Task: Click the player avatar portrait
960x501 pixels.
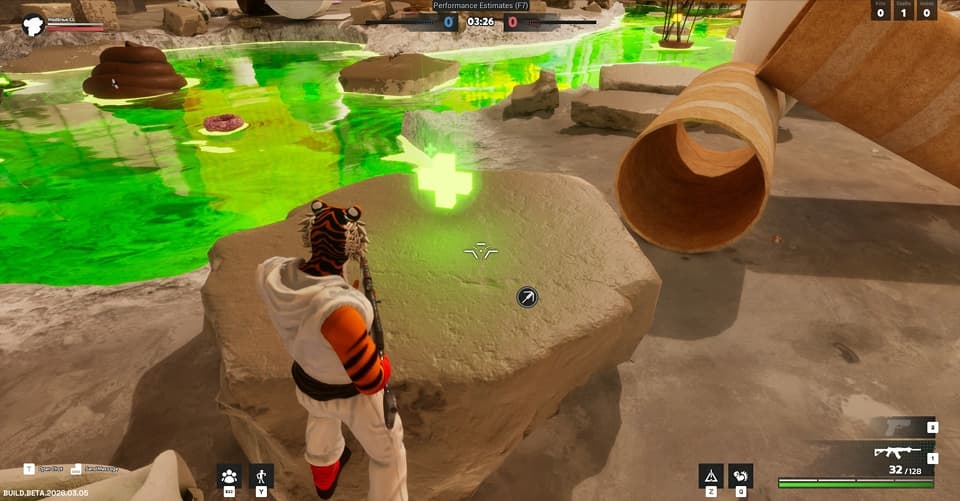Action: click(32, 24)
